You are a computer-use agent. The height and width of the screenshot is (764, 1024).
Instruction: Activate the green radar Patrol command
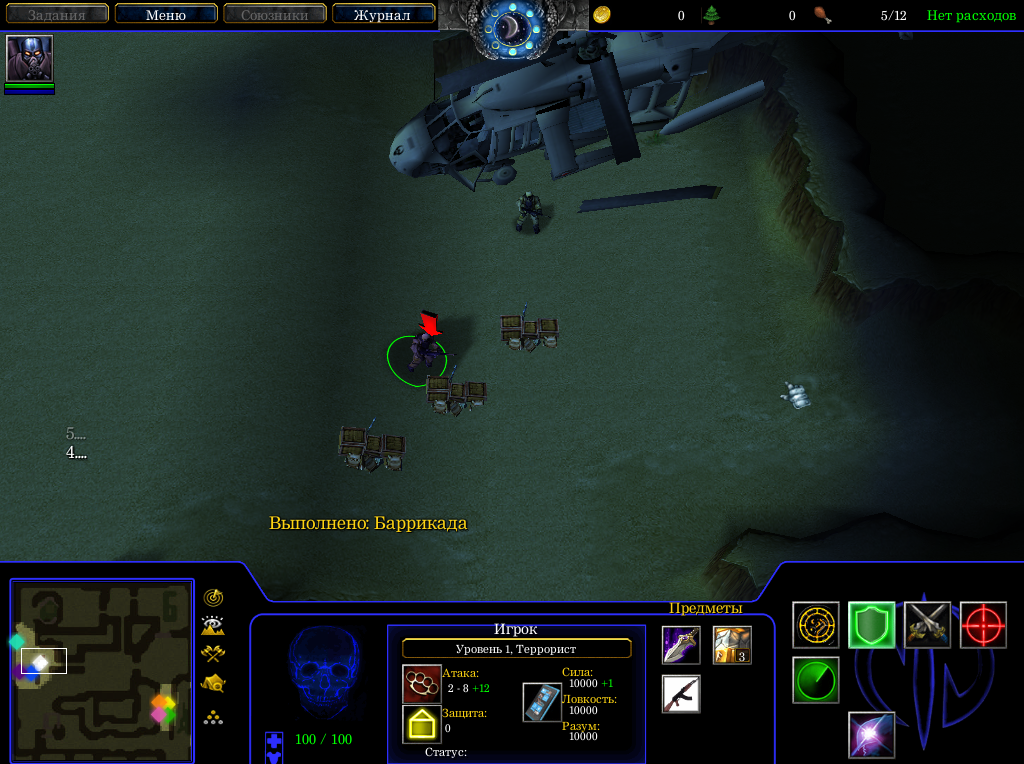coord(816,680)
